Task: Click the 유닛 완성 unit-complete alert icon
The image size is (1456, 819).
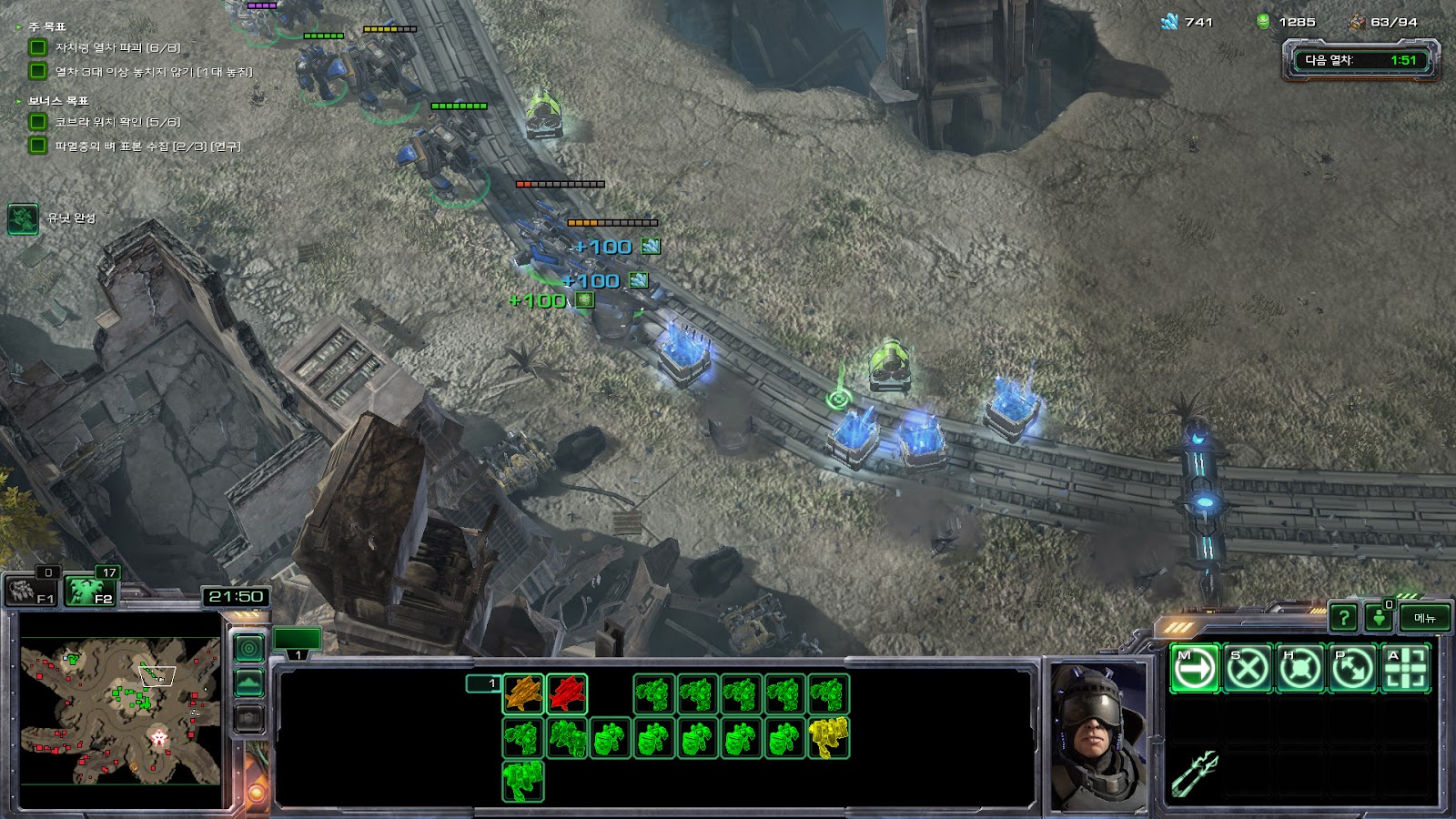Action: [23, 218]
